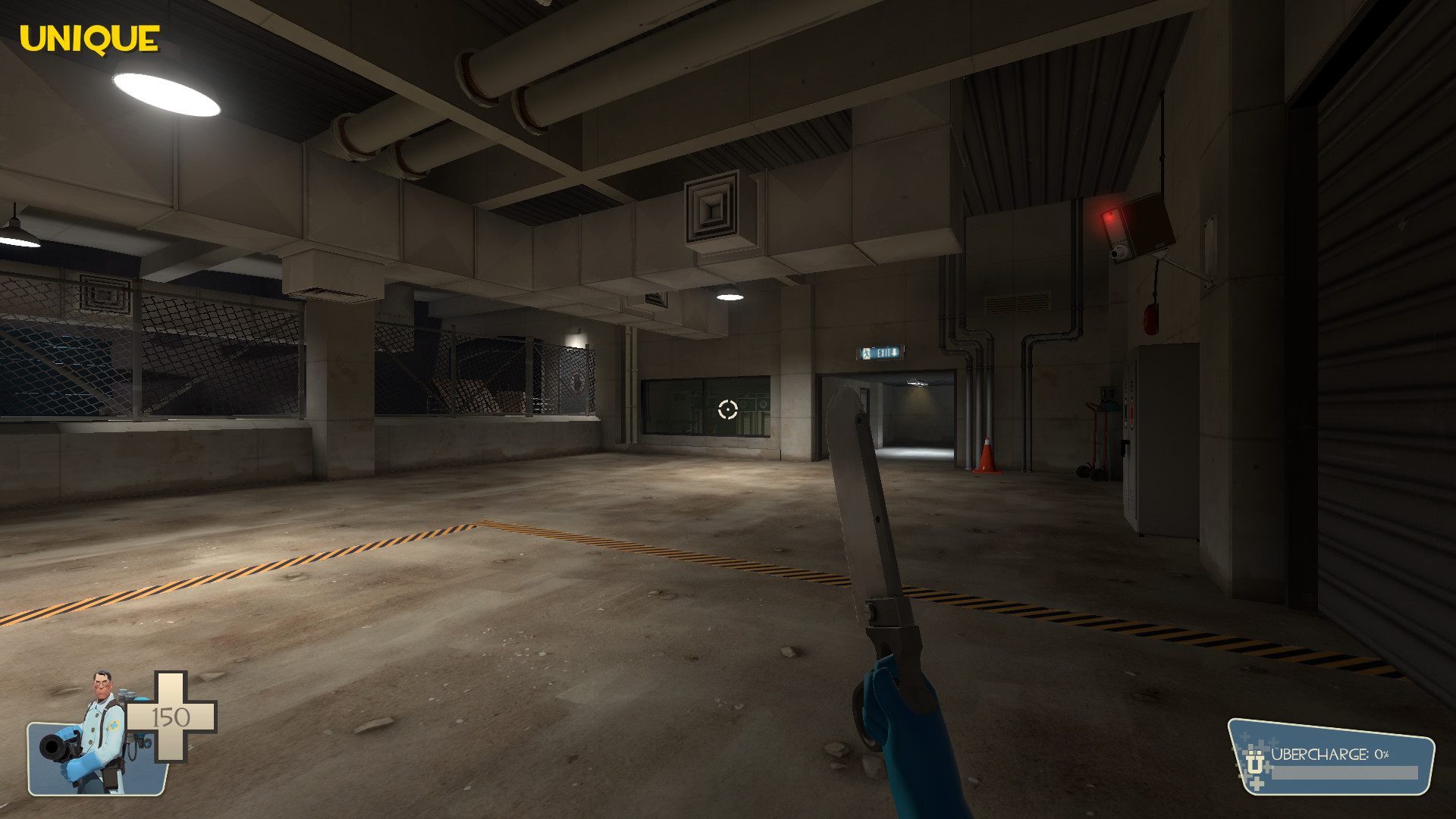
Task: Click the glowing EXIT sign above the doorway
Action: (x=880, y=352)
